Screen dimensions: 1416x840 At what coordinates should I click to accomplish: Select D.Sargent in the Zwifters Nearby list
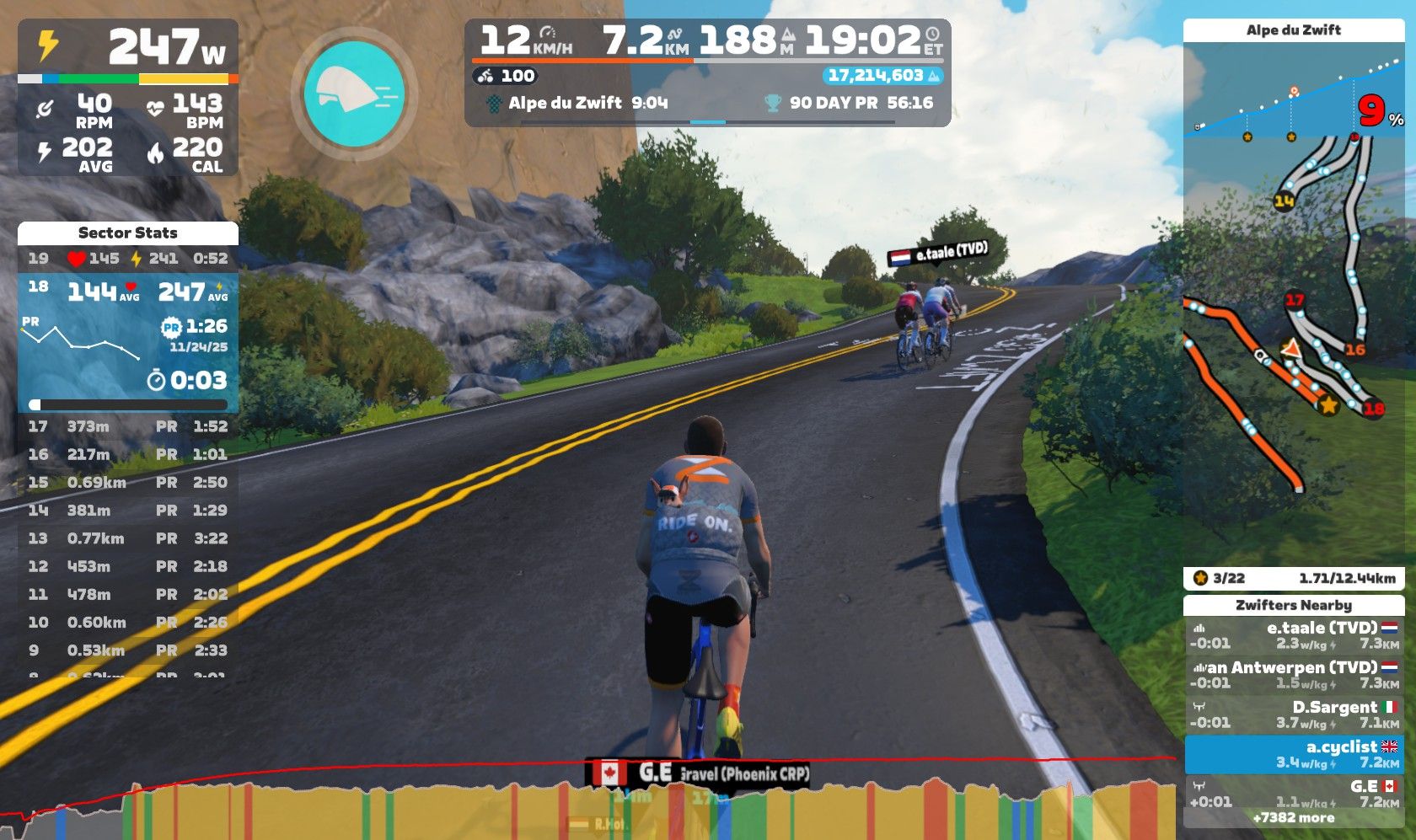[1294, 714]
